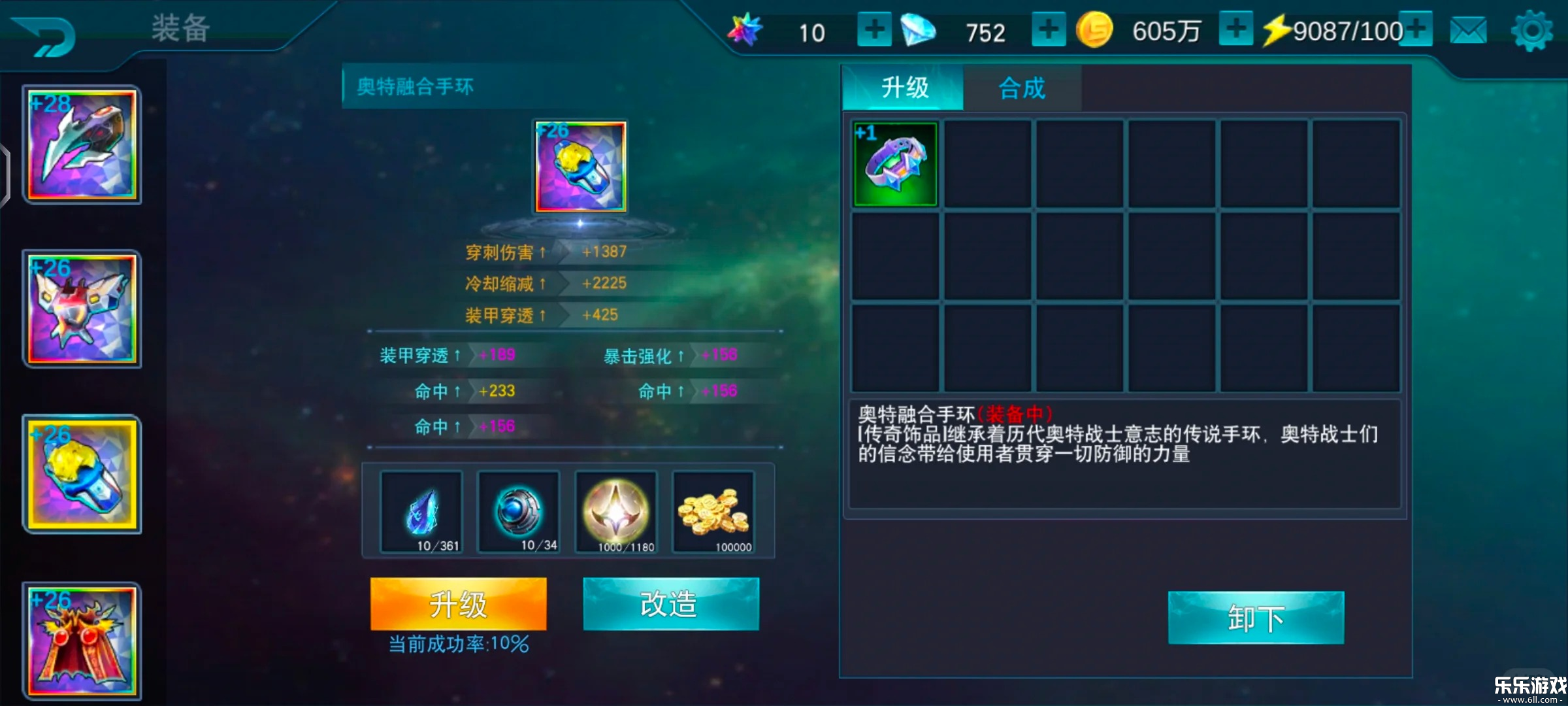Viewport: 1568px width, 706px height.
Task: Open the settings gear icon
Action: [x=1532, y=29]
